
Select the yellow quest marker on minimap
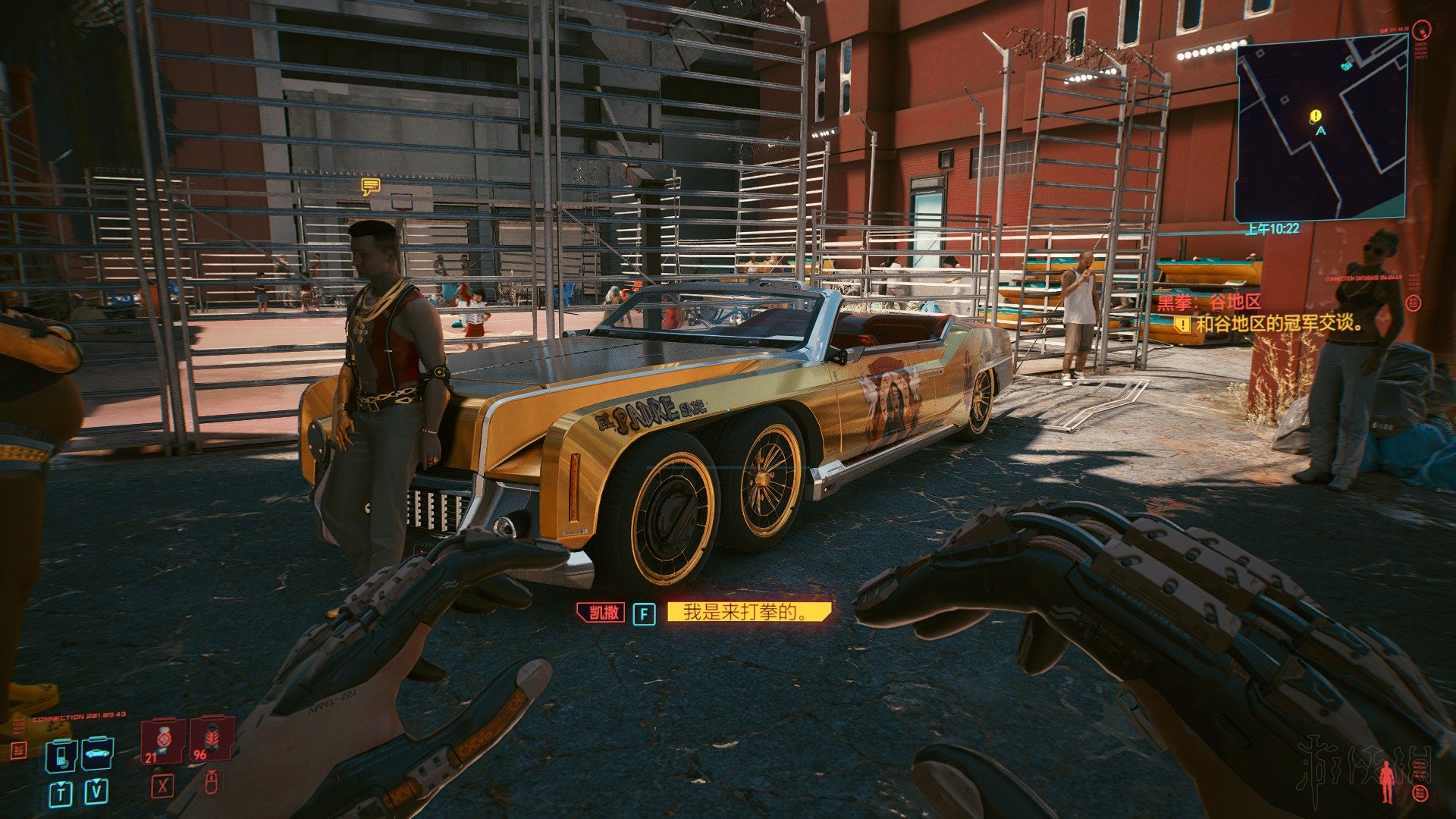pos(1315,116)
